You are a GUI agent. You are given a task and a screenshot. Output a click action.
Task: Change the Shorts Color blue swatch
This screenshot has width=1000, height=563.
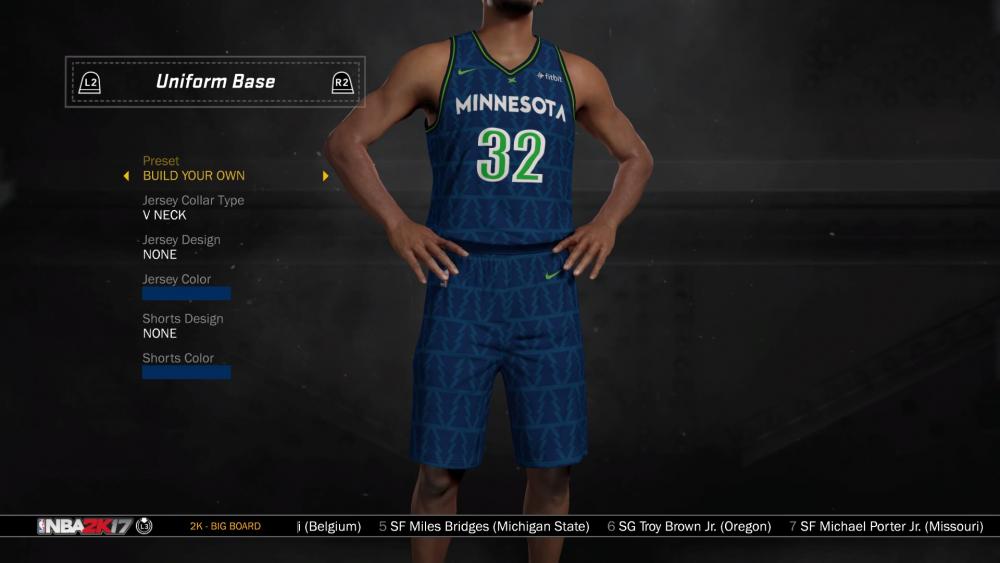point(186,372)
